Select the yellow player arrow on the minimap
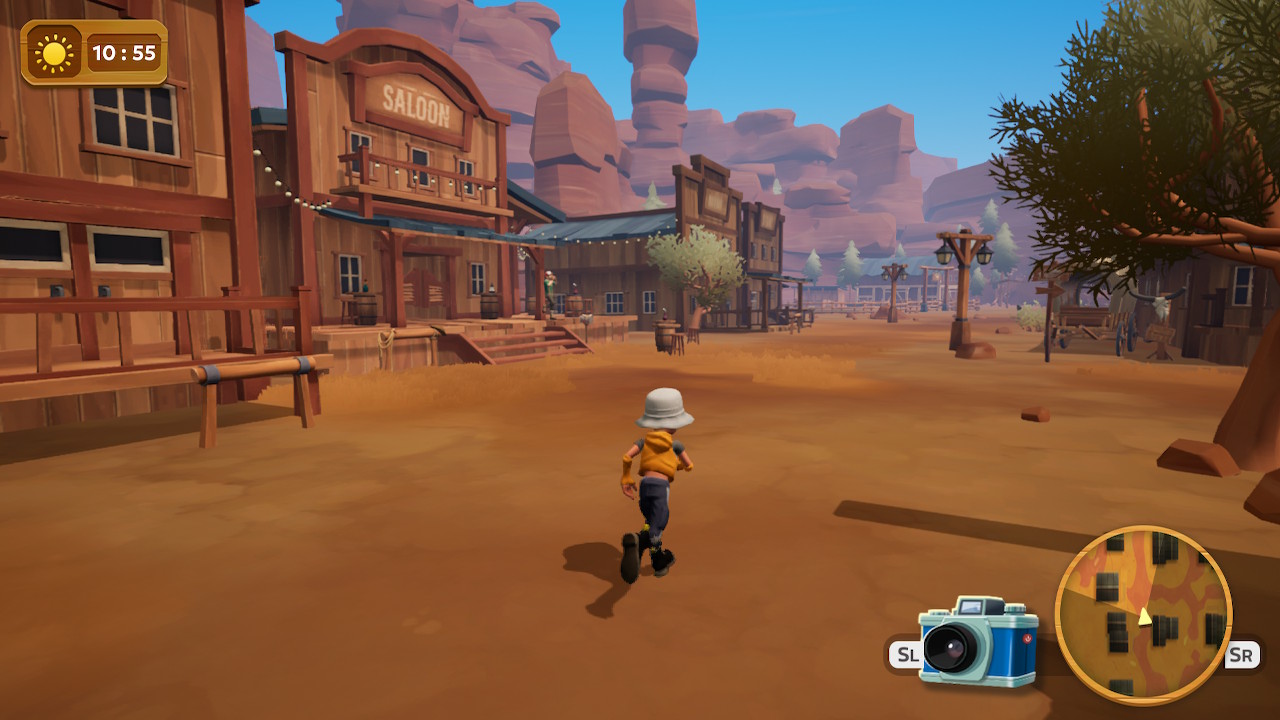 [x=1144, y=618]
